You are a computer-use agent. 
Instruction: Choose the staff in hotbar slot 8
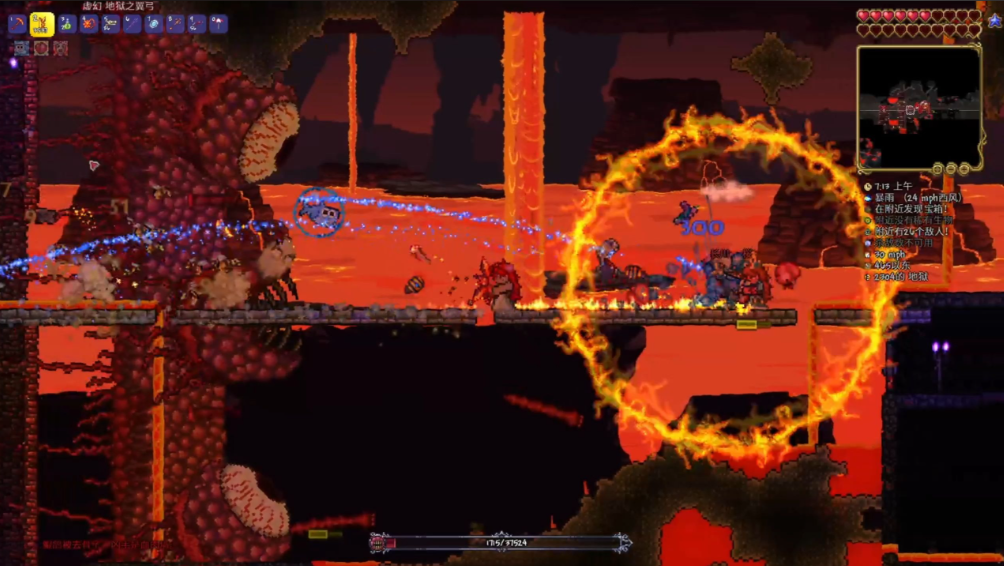click(176, 24)
